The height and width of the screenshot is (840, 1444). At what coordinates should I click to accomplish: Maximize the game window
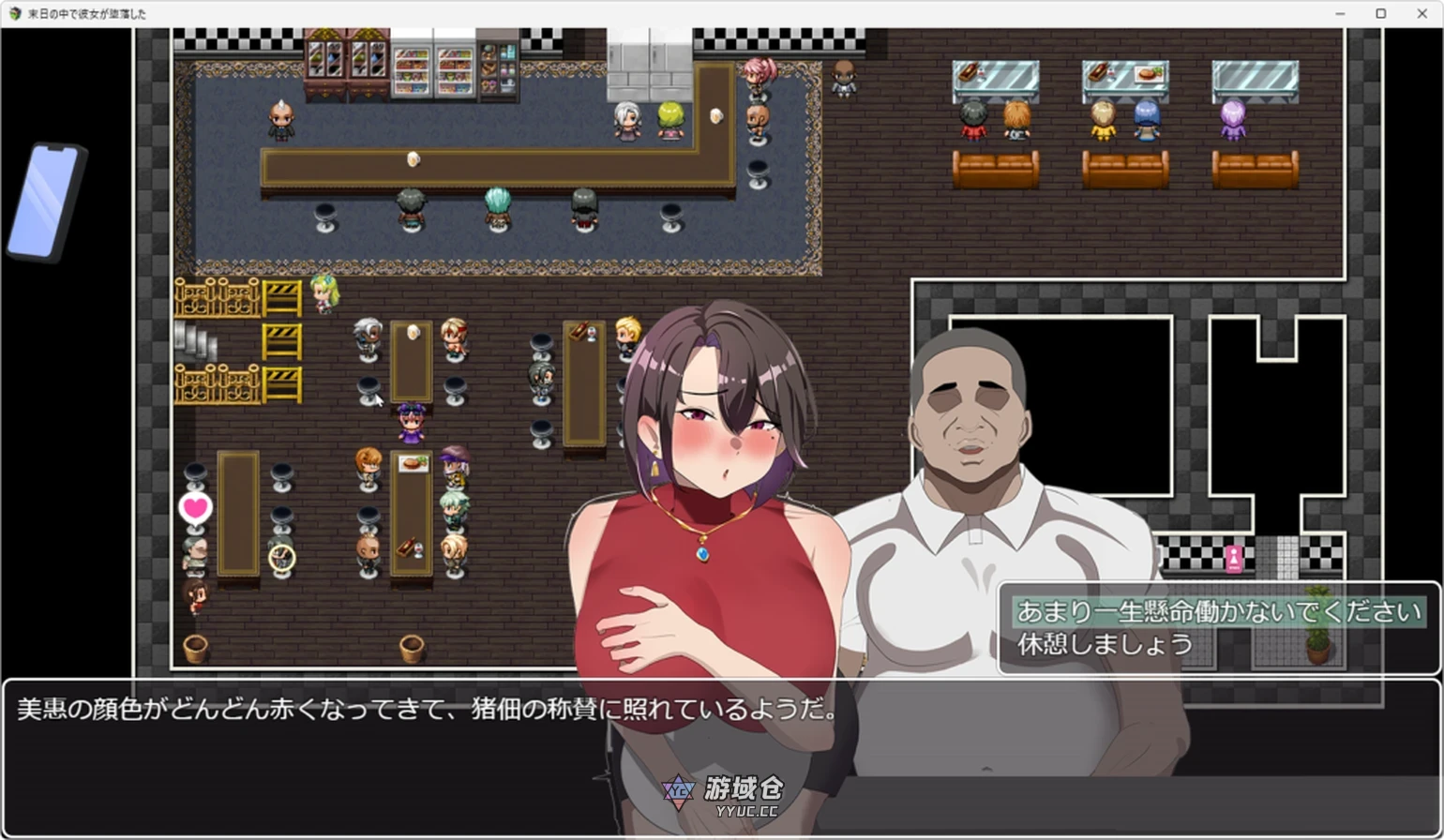click(1380, 14)
